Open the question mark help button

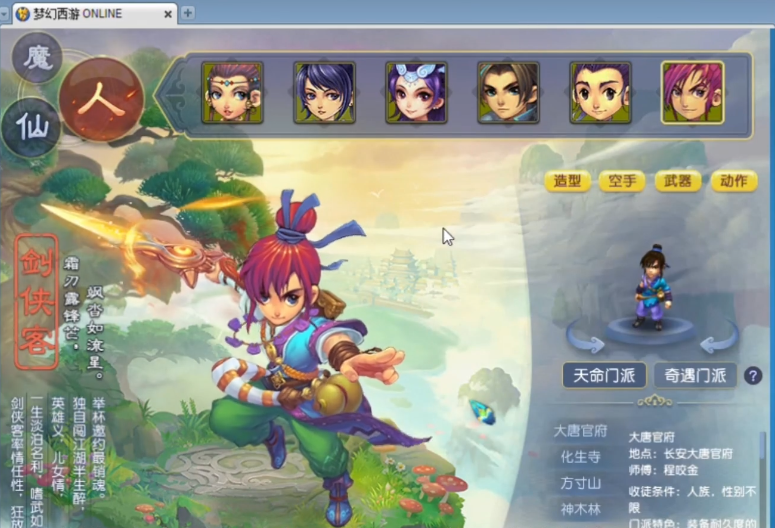(752, 375)
